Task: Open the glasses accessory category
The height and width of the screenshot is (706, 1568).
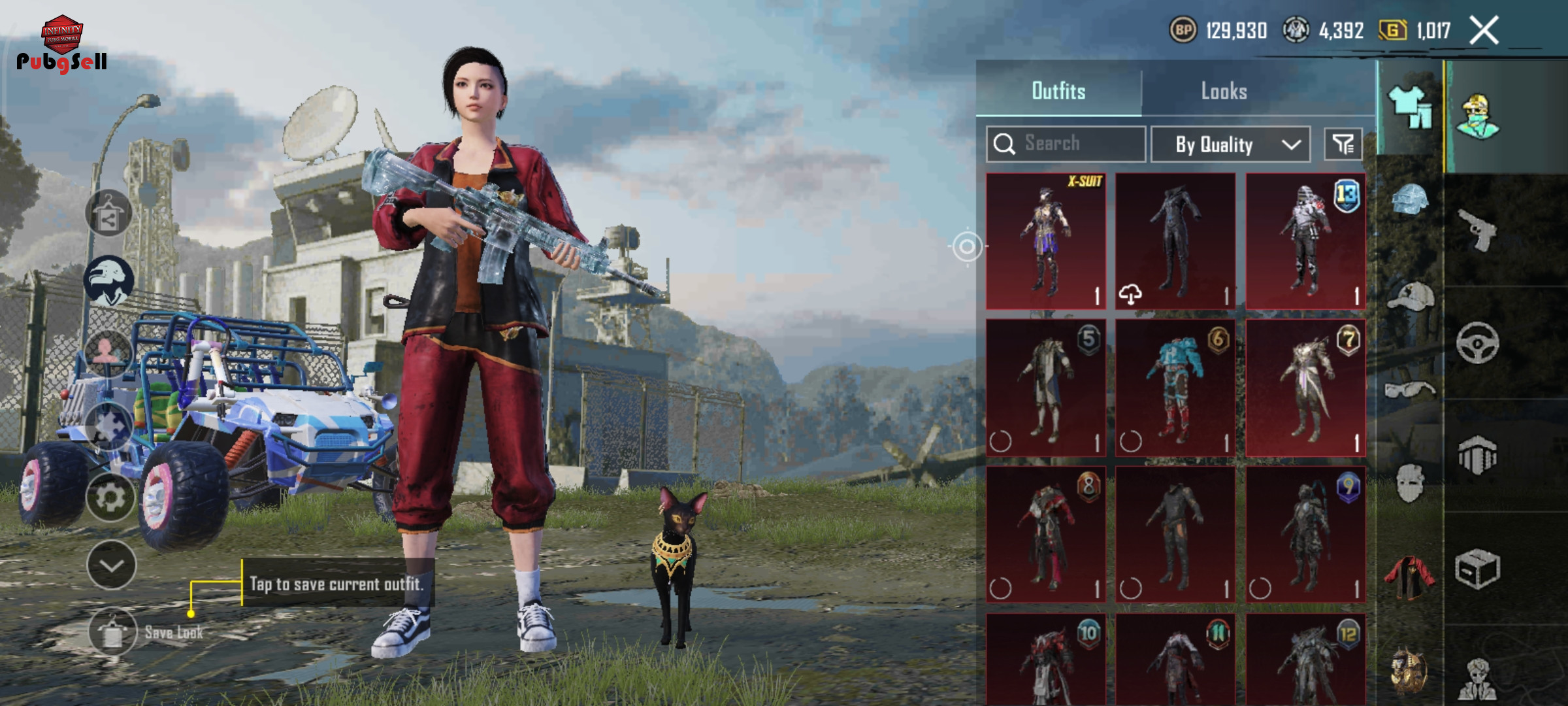Action: coord(1410,390)
